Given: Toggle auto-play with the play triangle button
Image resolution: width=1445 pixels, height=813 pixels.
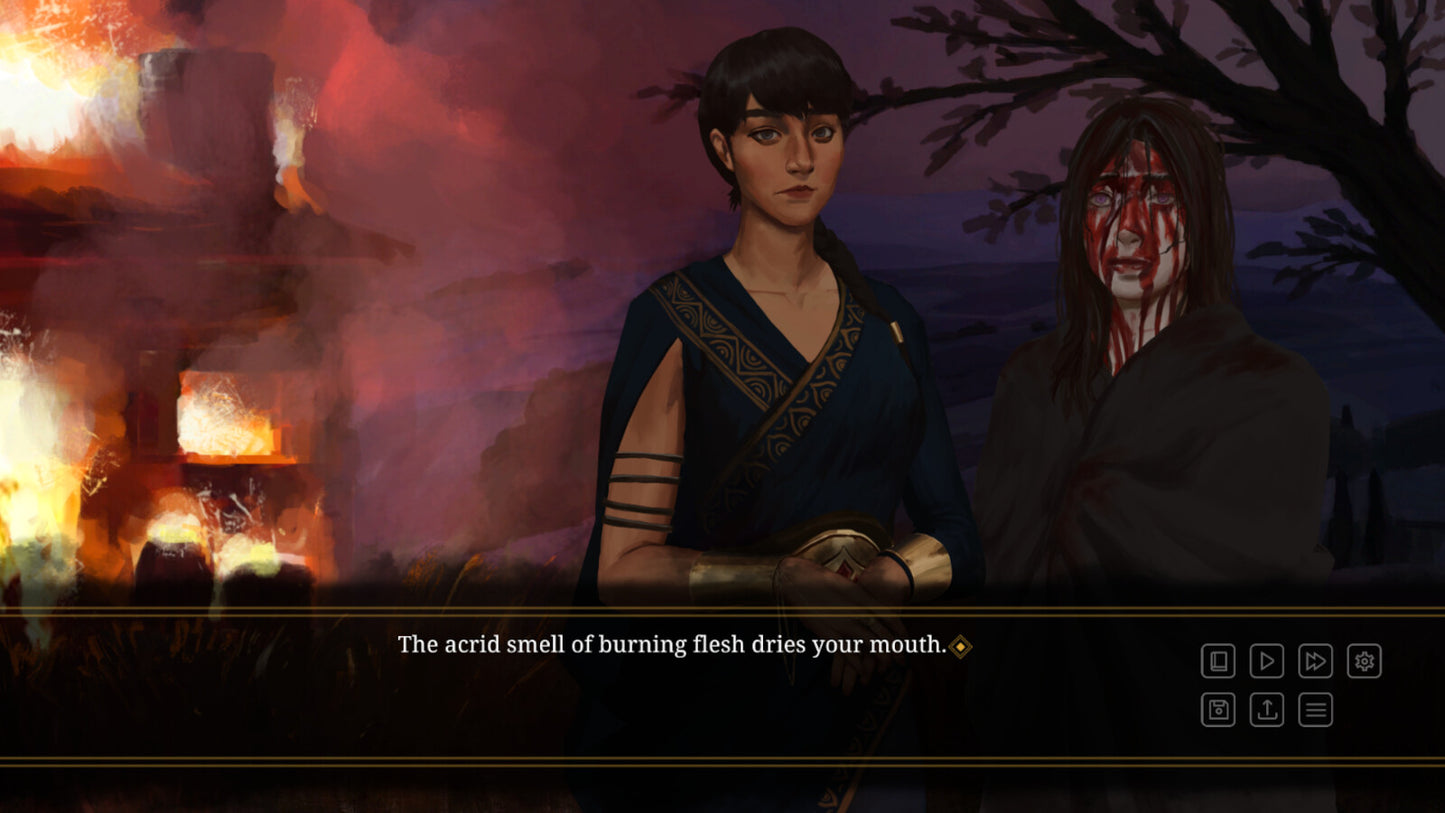Looking at the screenshot, I should (x=1267, y=661).
